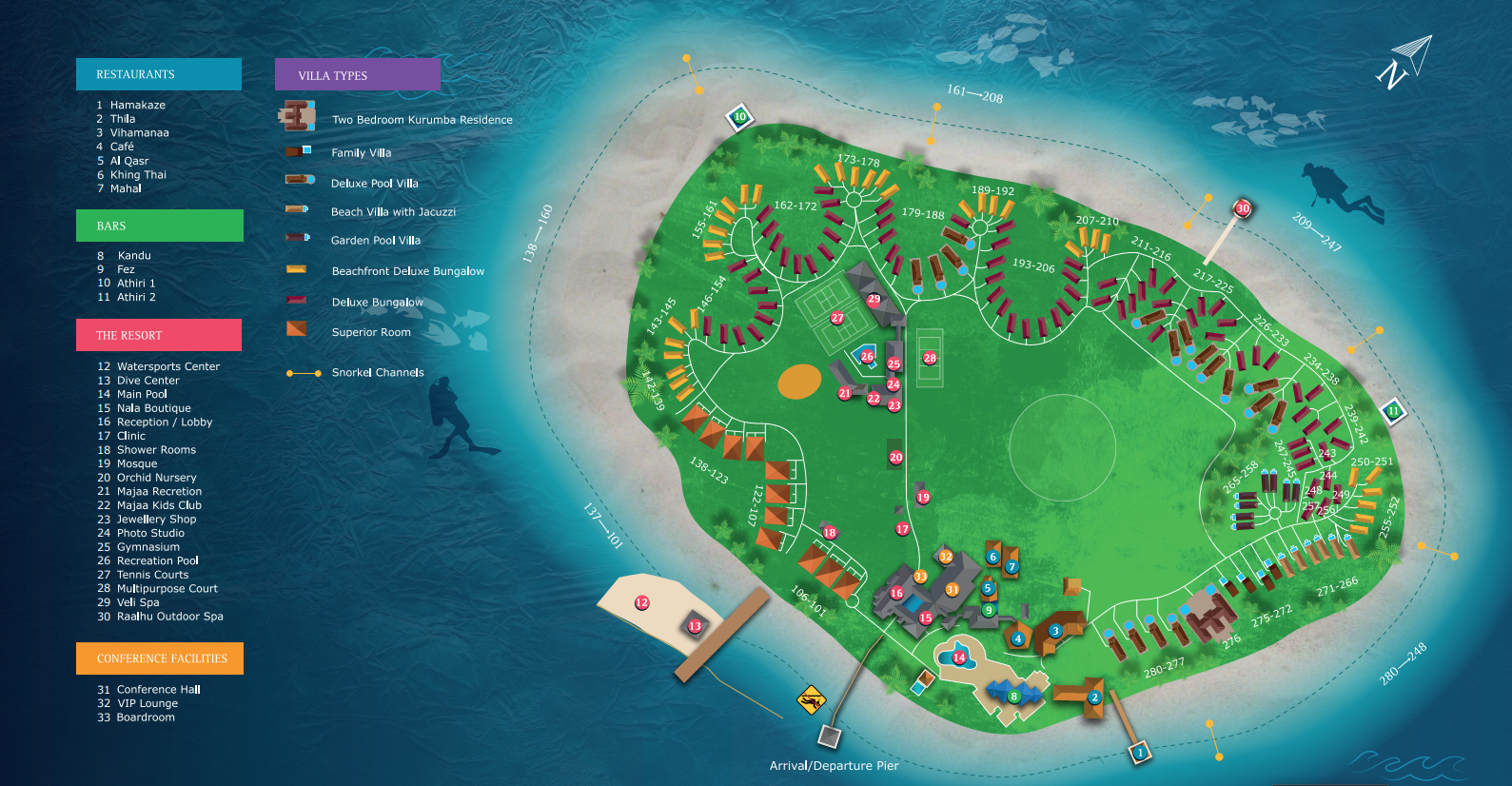The width and height of the screenshot is (1512, 786).
Task: Click marker 20 for the Orchid Nursery
Action: coord(895,458)
